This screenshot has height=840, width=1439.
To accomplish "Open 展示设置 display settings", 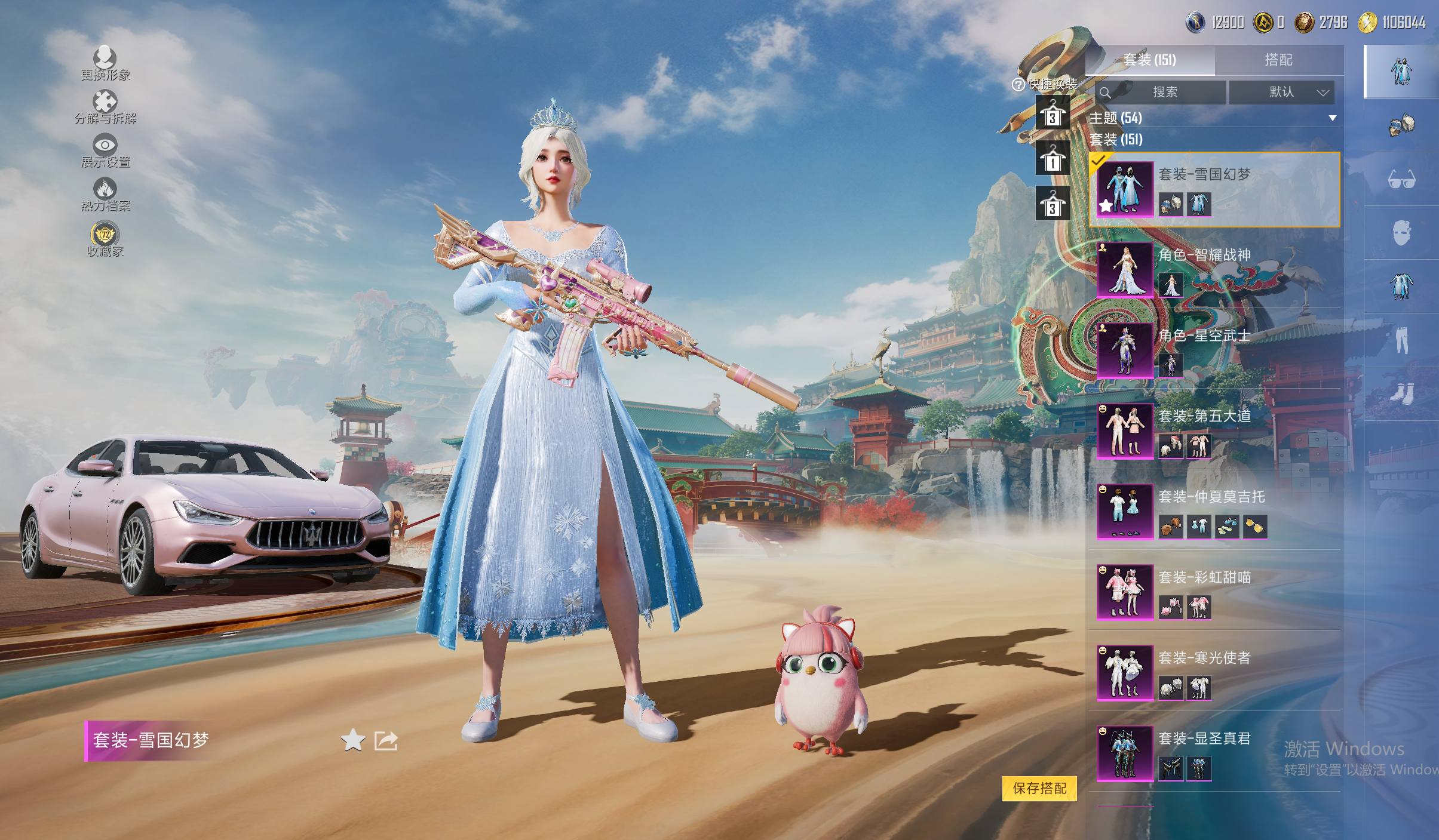I will click(105, 150).
